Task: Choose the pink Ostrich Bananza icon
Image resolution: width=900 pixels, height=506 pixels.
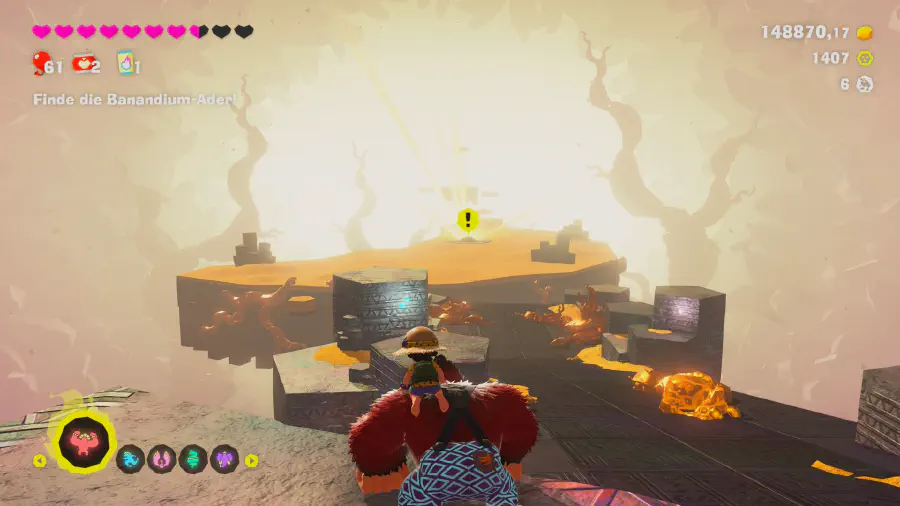Action: tap(161, 459)
